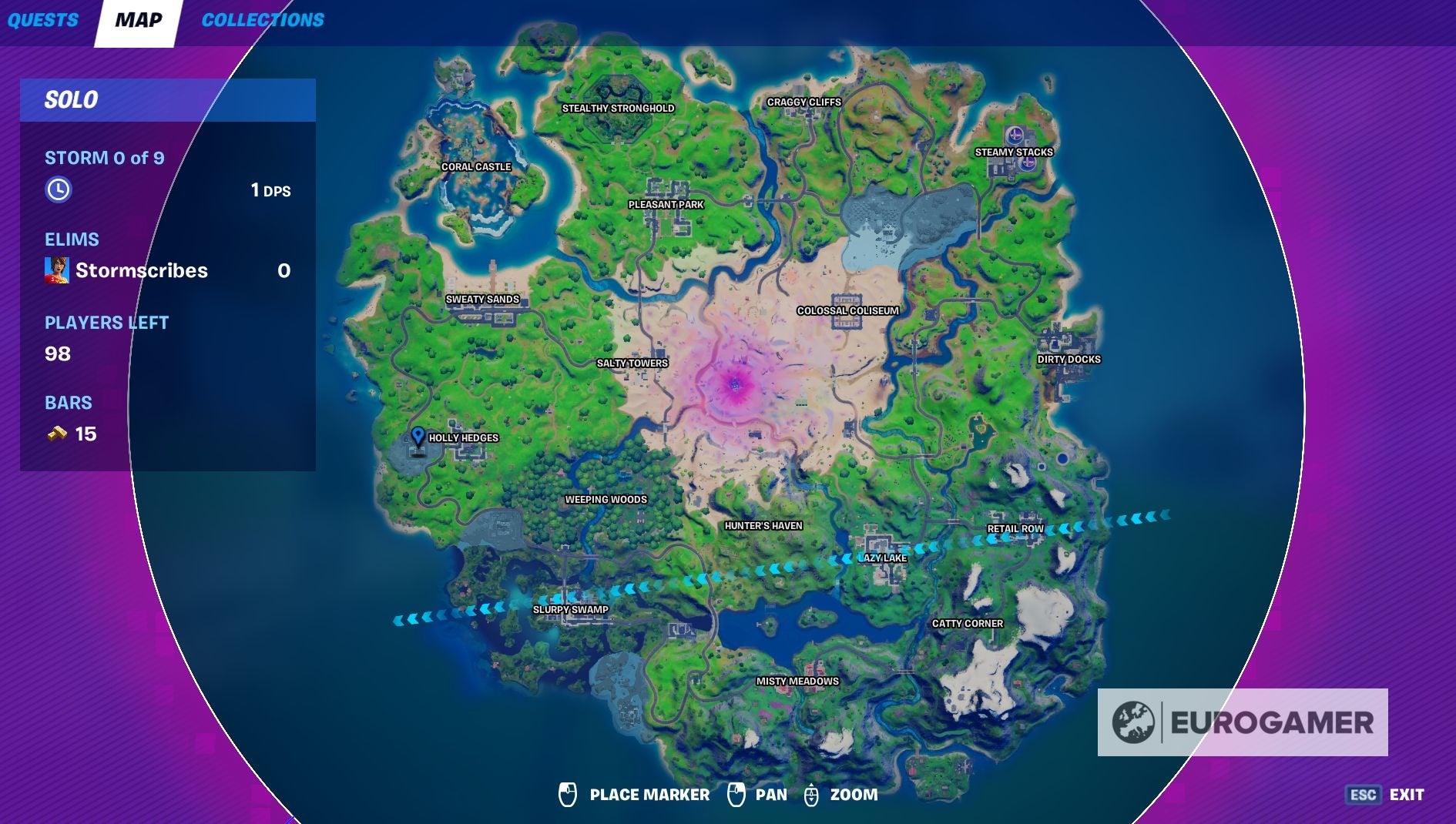Screen dimensions: 1456x824
Task: Click the SOLO header panel
Action: (x=168, y=99)
